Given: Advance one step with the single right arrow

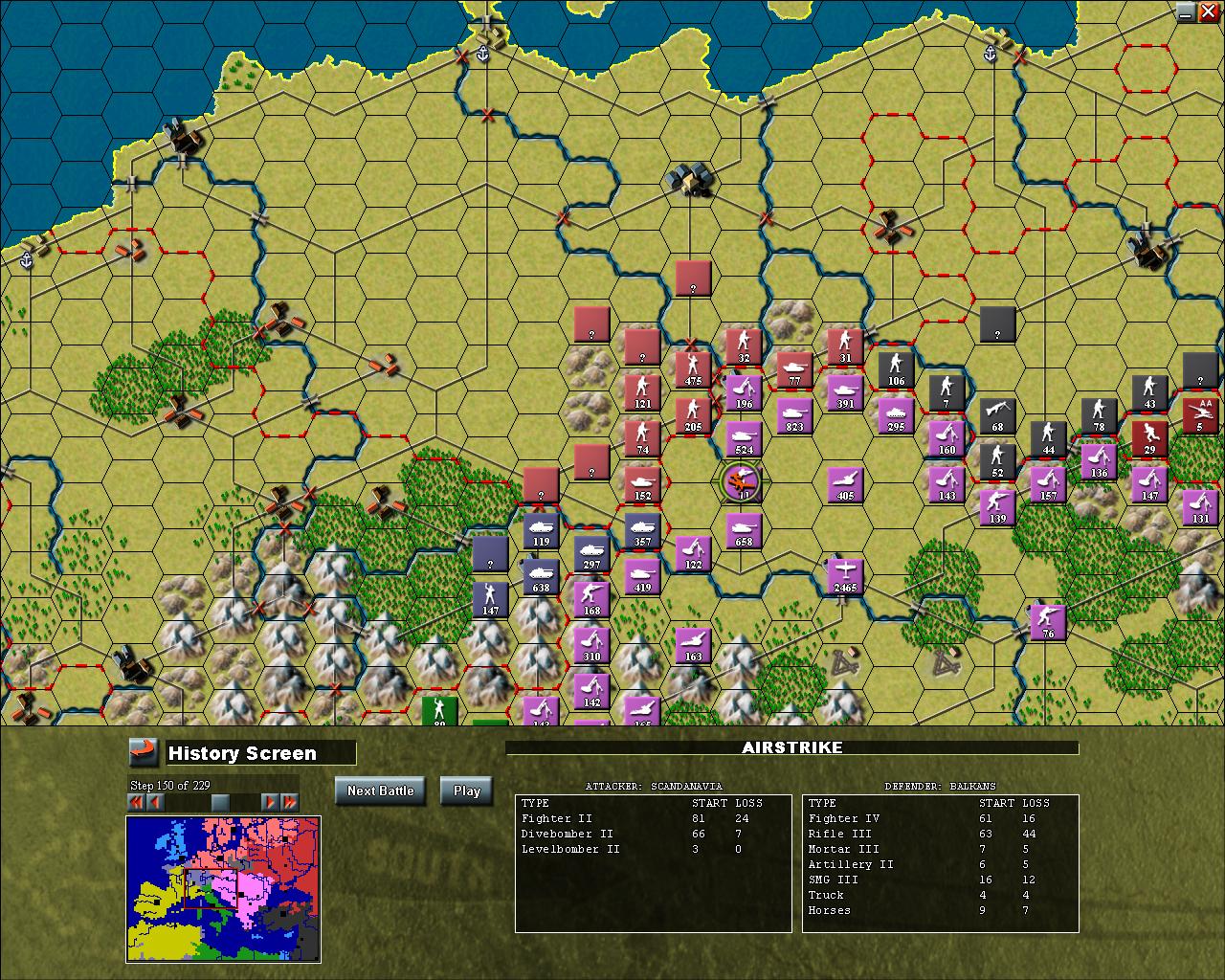Looking at the screenshot, I should tap(271, 803).
